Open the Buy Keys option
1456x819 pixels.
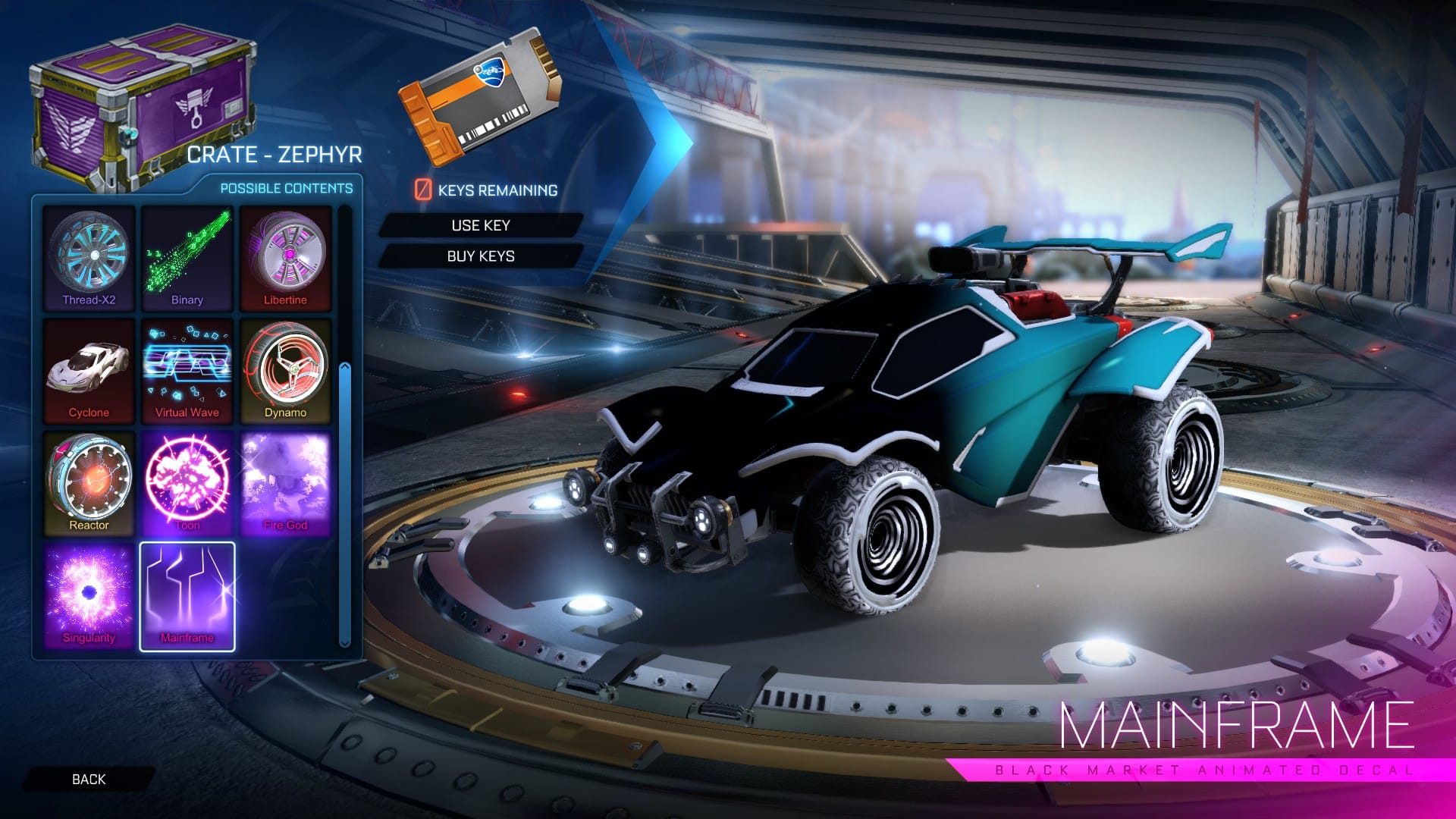[x=481, y=256]
